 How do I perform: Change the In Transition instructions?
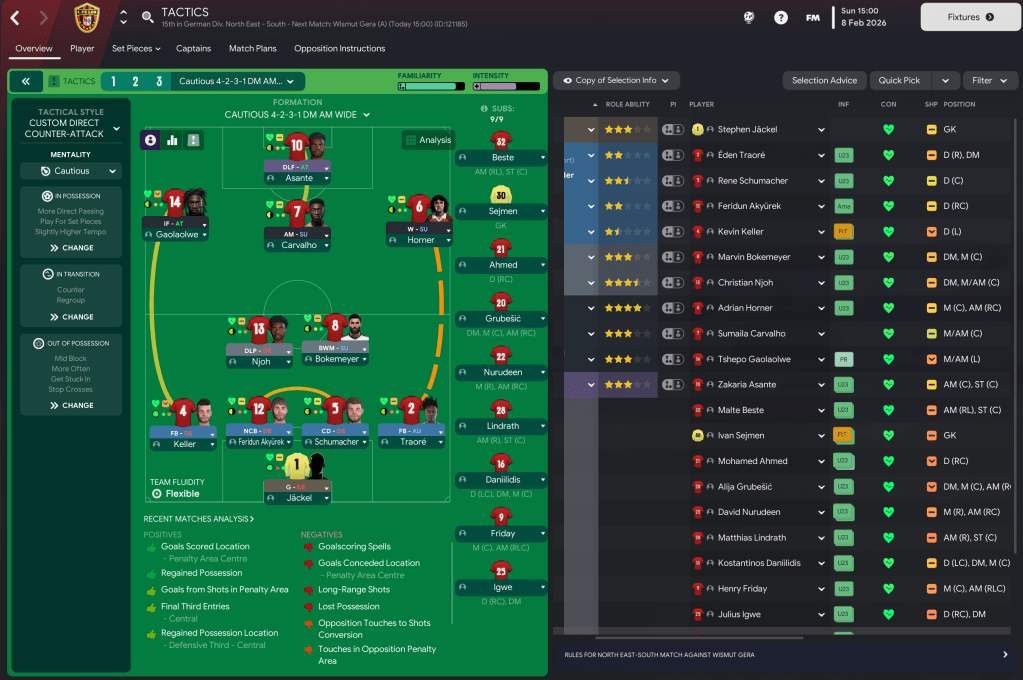(x=70, y=317)
